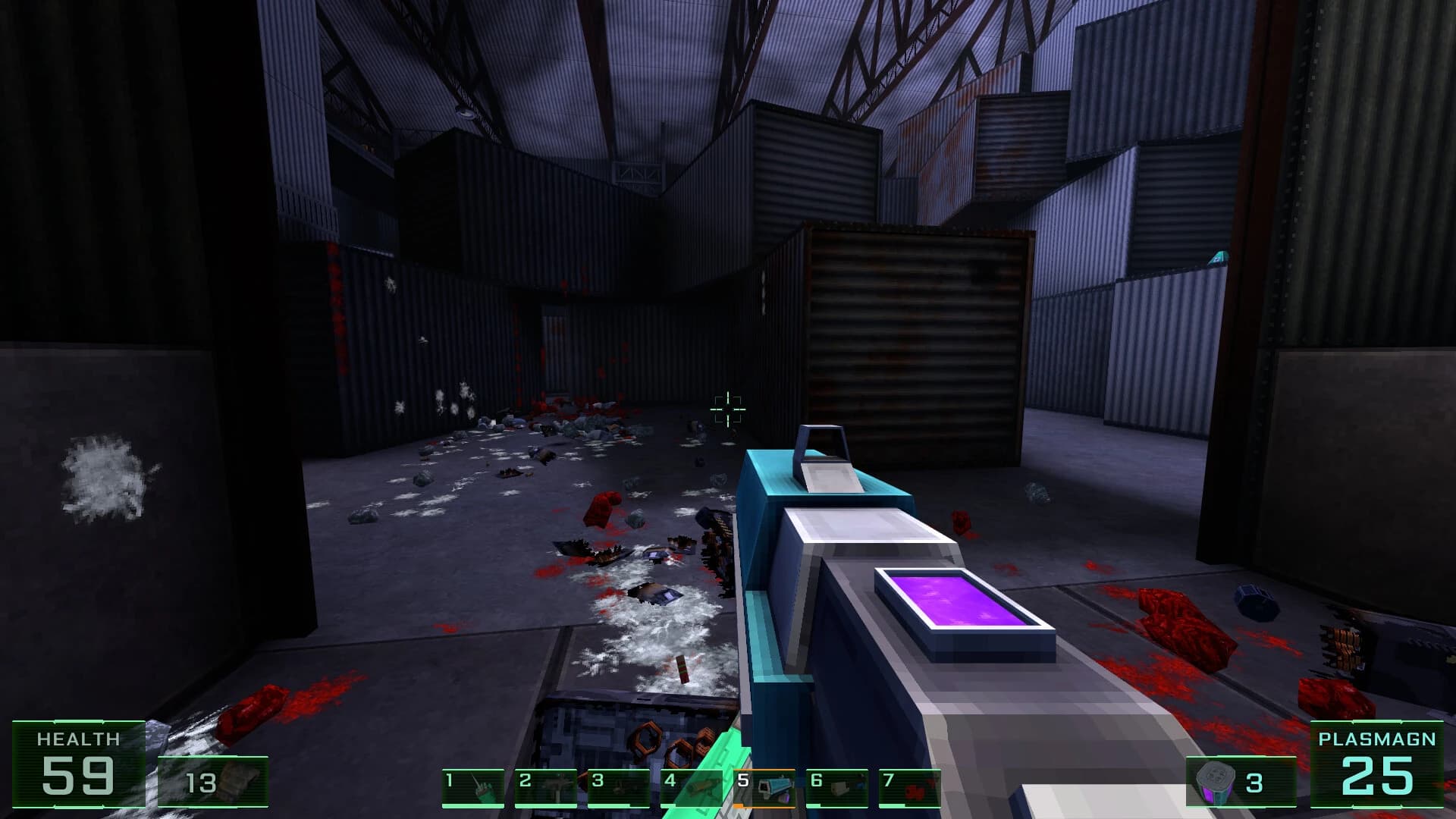Screen dimensions: 1456x819
Task: Select weapon slot 4 rifle icon
Action: pos(701,785)
